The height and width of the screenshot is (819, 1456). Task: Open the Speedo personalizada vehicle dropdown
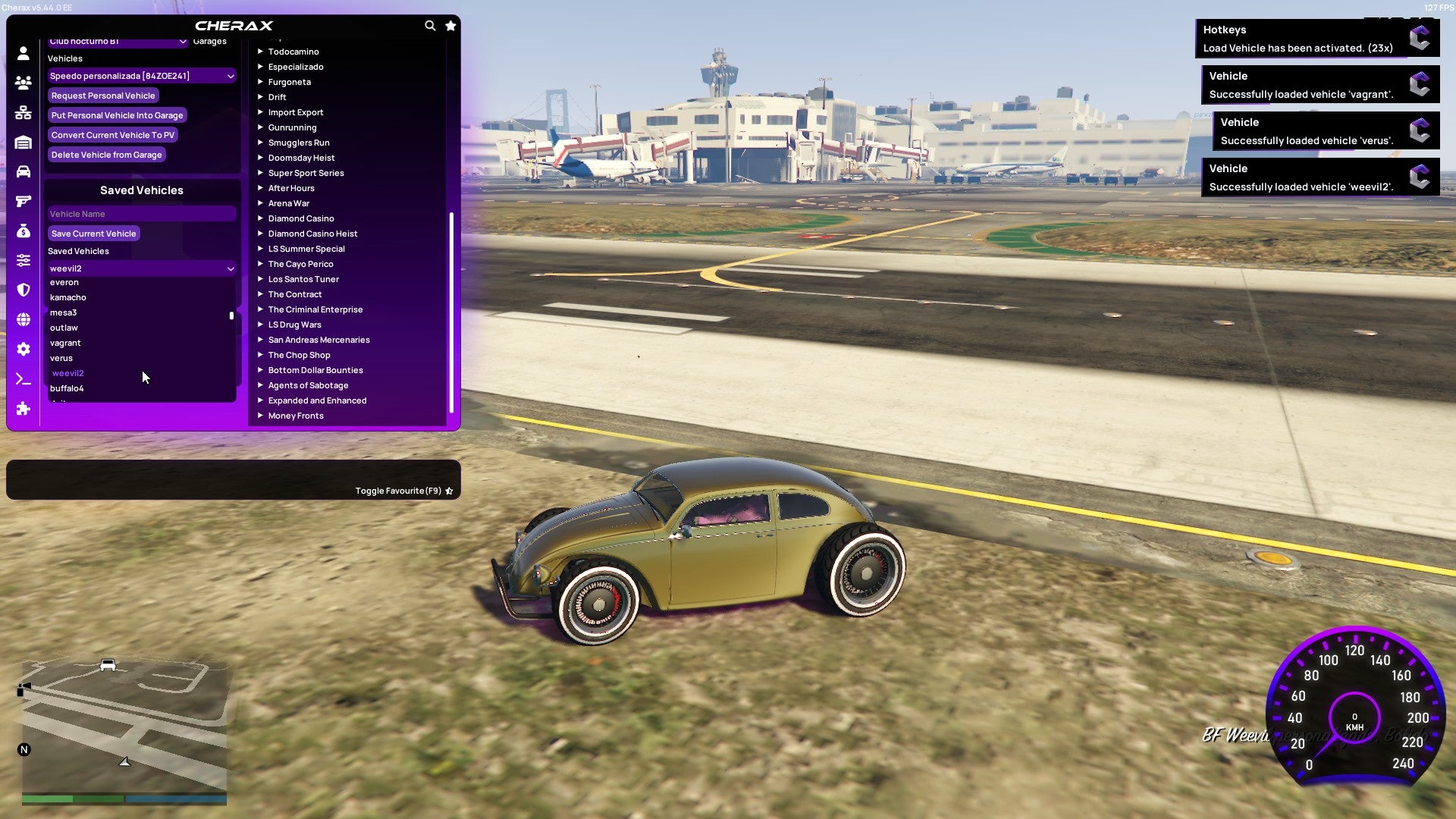coord(141,76)
